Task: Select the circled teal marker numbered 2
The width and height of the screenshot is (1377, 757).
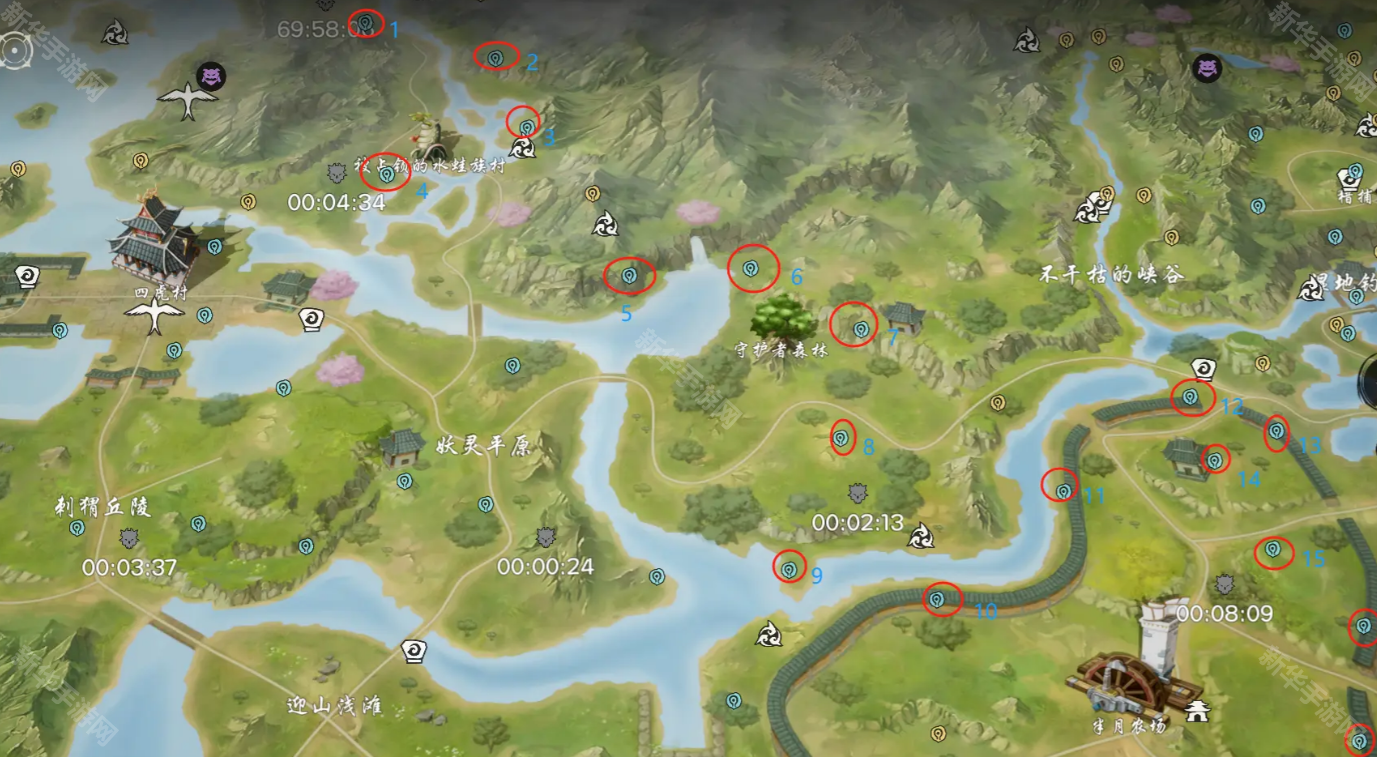Action: click(495, 58)
